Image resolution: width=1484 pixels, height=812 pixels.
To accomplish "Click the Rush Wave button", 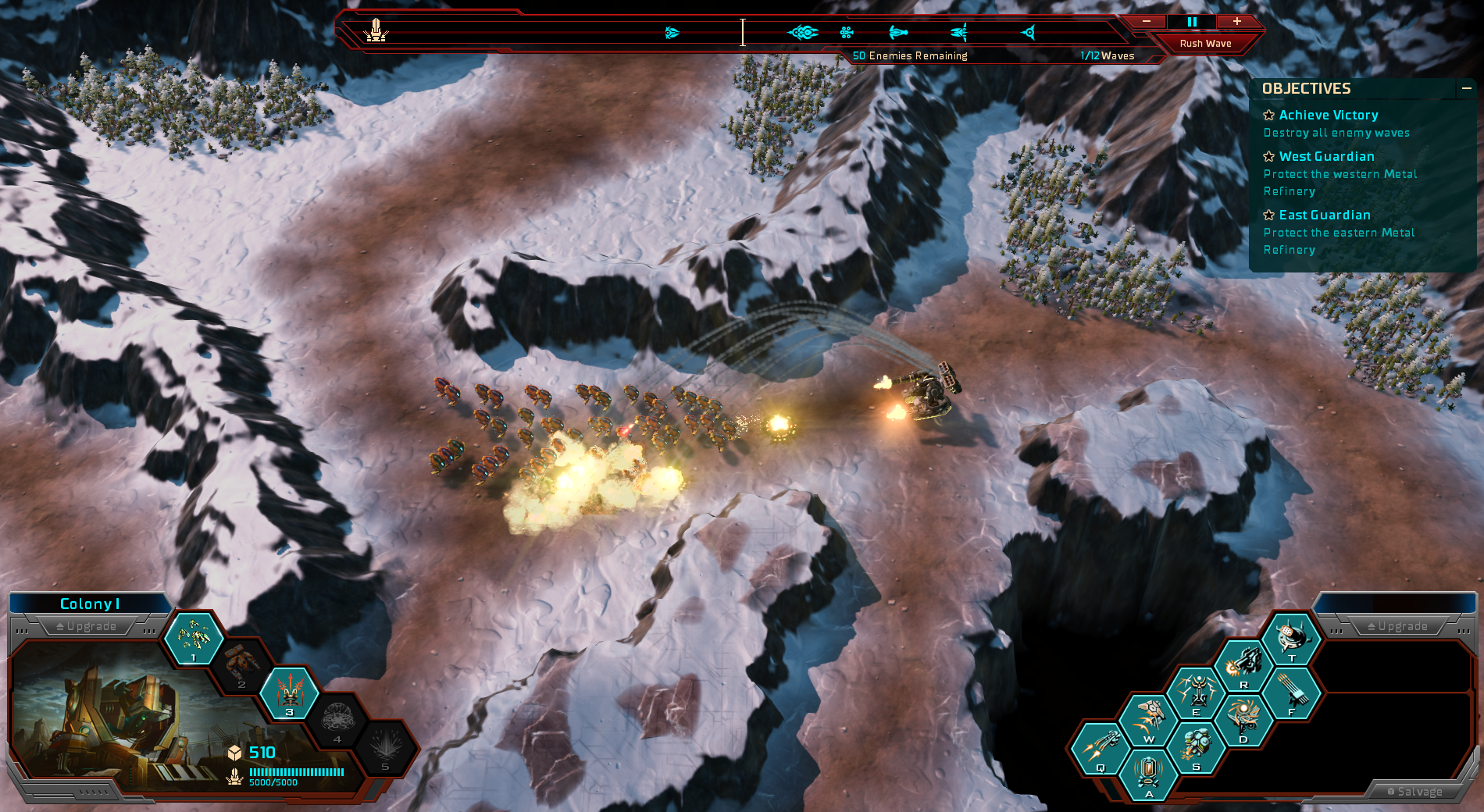I will (x=1205, y=44).
